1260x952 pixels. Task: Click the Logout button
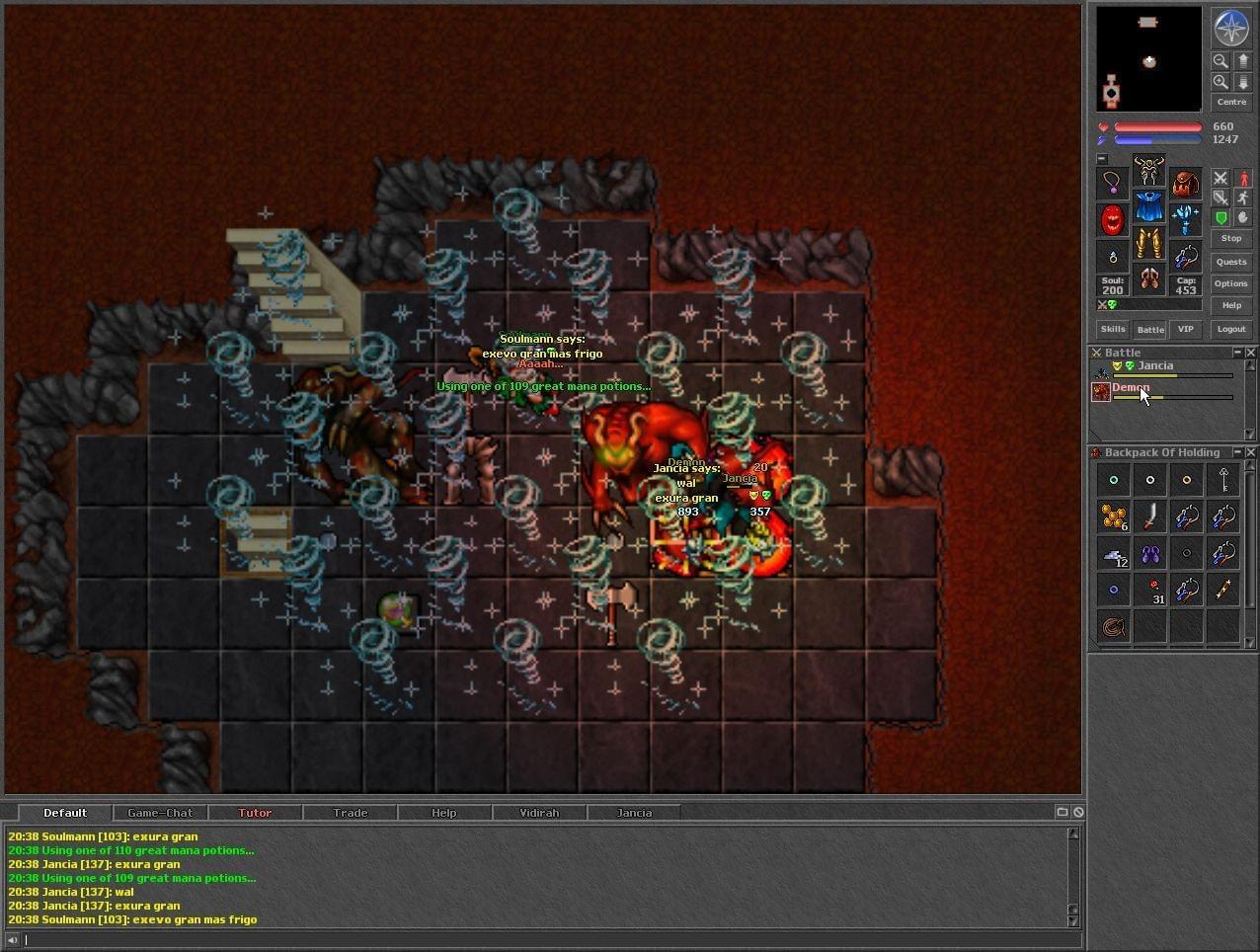click(x=1231, y=329)
